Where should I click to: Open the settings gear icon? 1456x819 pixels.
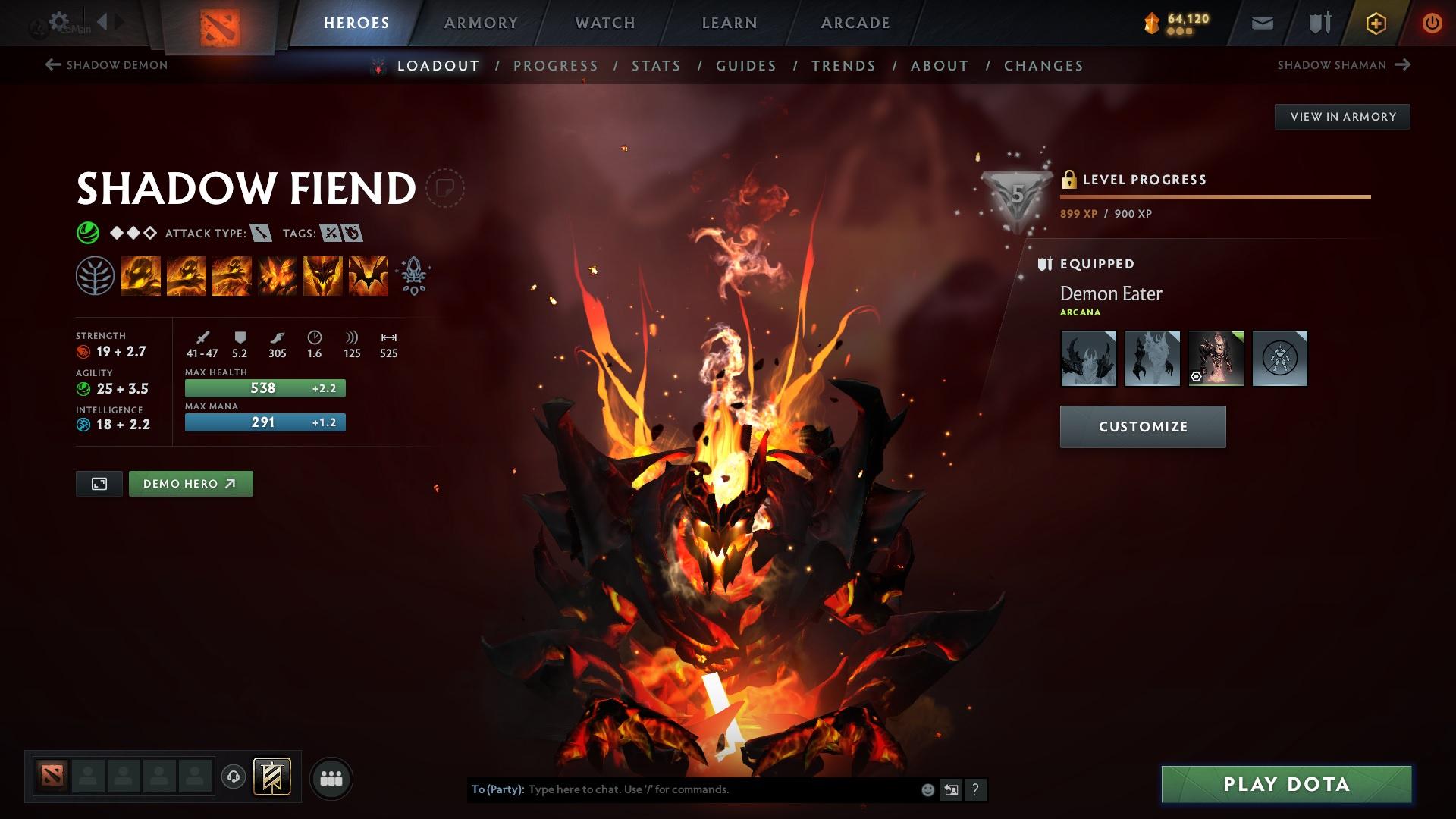pos(58,20)
